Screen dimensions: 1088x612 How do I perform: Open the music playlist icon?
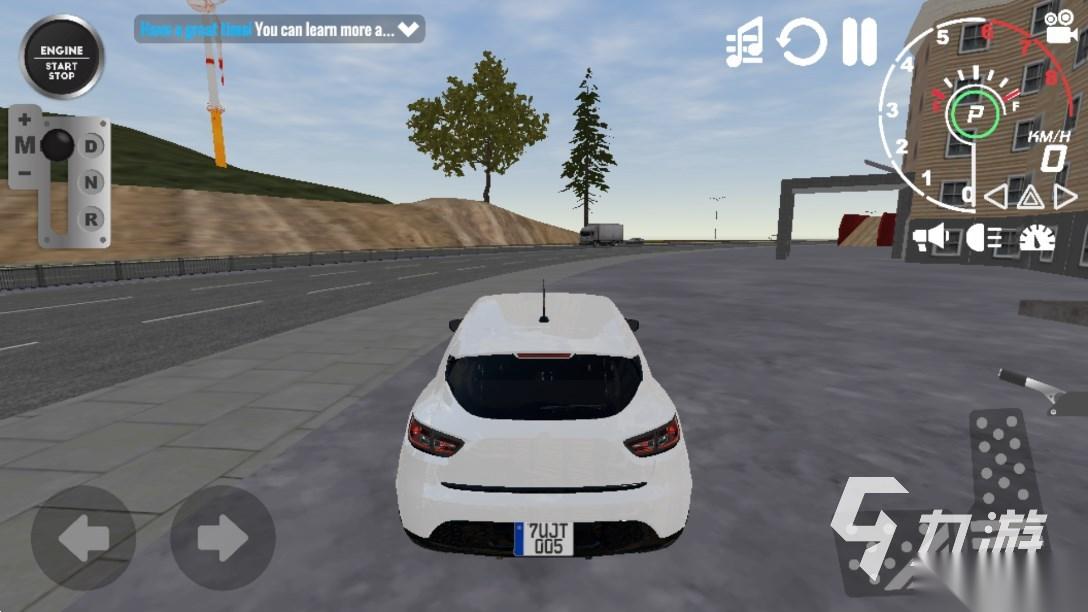pyautogui.click(x=745, y=43)
